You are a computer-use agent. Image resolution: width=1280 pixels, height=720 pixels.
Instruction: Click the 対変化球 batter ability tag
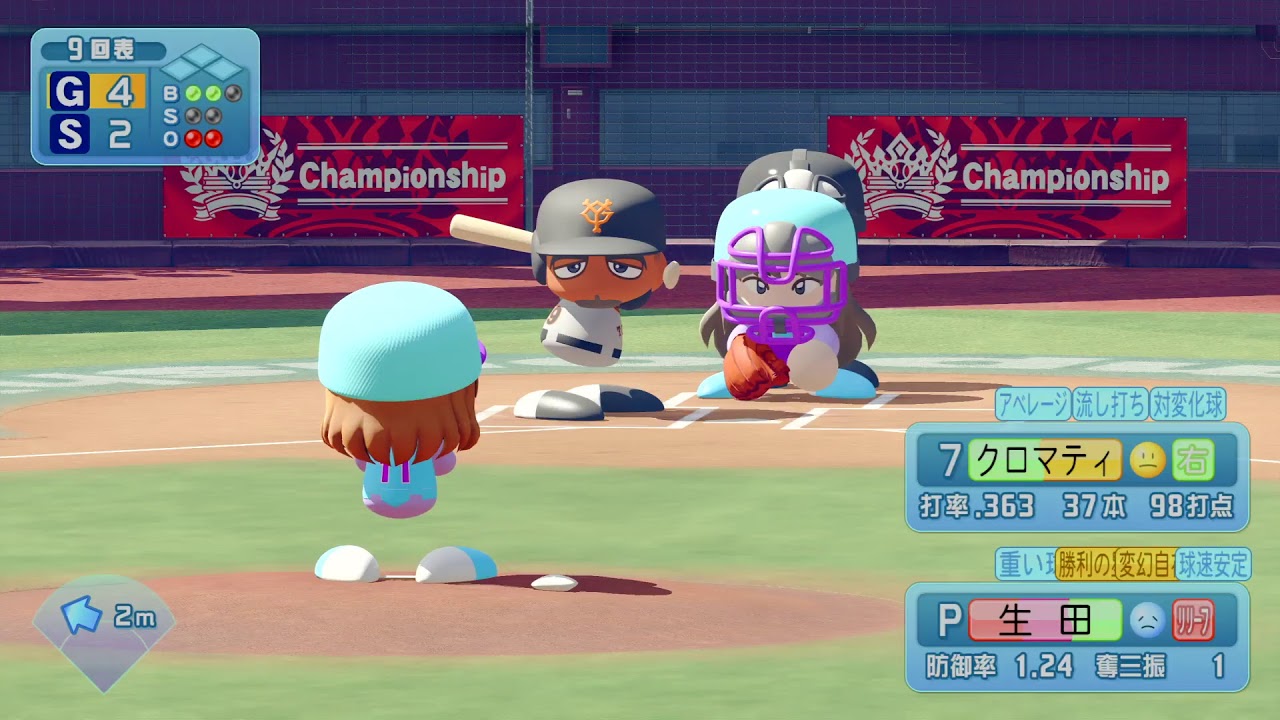pyautogui.click(x=1187, y=404)
